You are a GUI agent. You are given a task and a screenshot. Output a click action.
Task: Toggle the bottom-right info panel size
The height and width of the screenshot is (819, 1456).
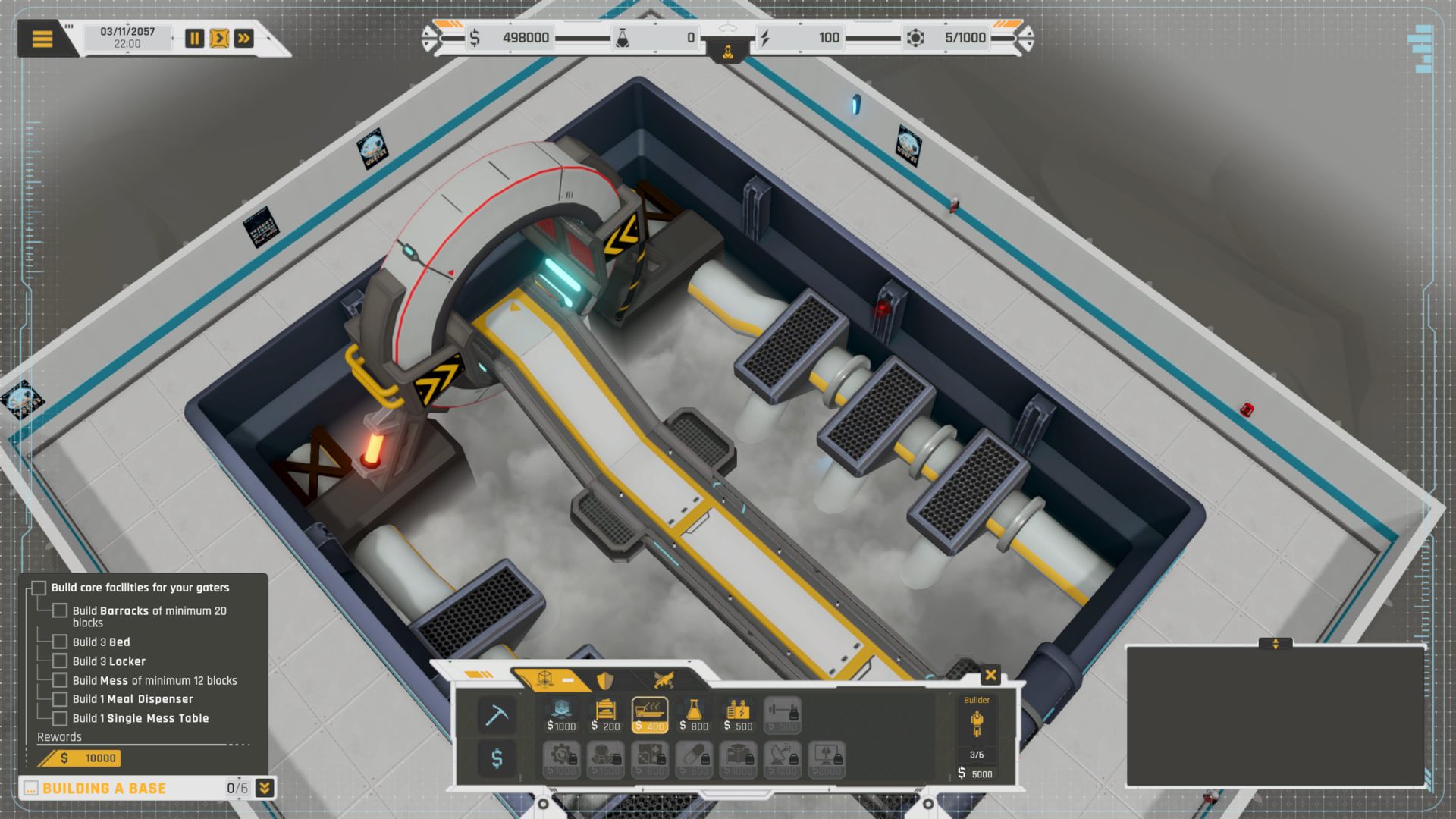tap(1275, 644)
